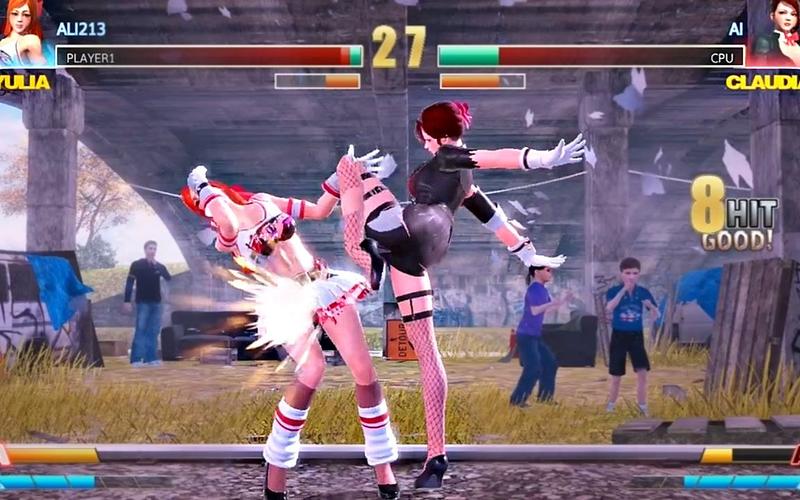Click Yulia's character portrait
This screenshot has height=500, width=800.
coord(22,32)
